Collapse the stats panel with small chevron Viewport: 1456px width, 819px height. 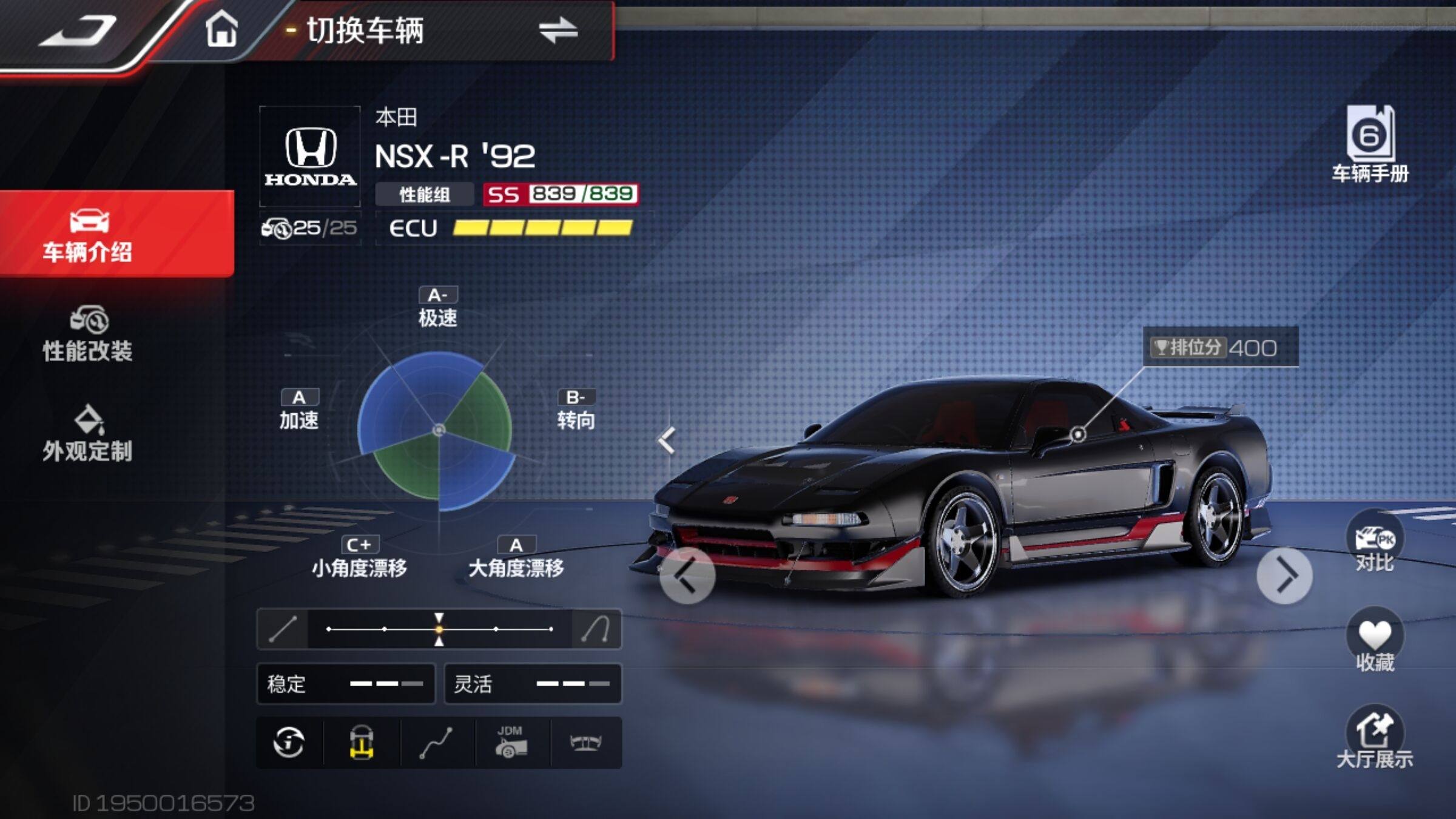tap(667, 440)
